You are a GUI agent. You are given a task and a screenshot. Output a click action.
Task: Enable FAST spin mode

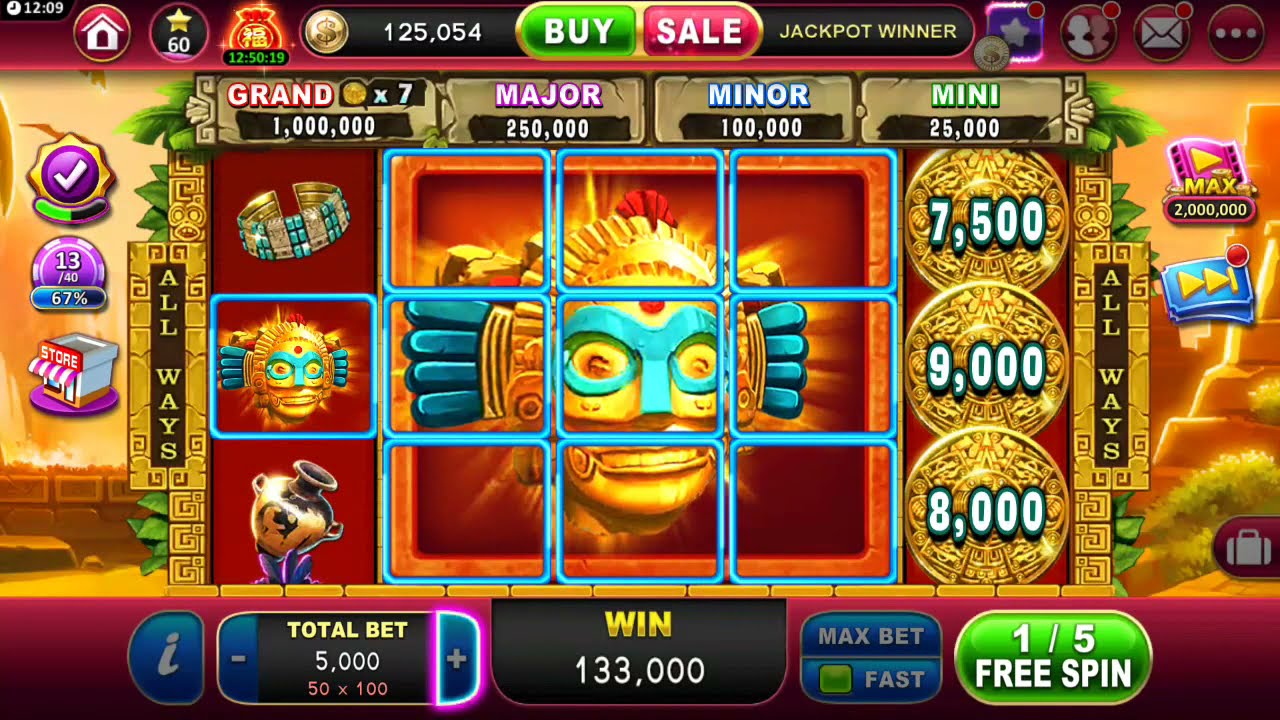pyautogui.click(x=870, y=676)
